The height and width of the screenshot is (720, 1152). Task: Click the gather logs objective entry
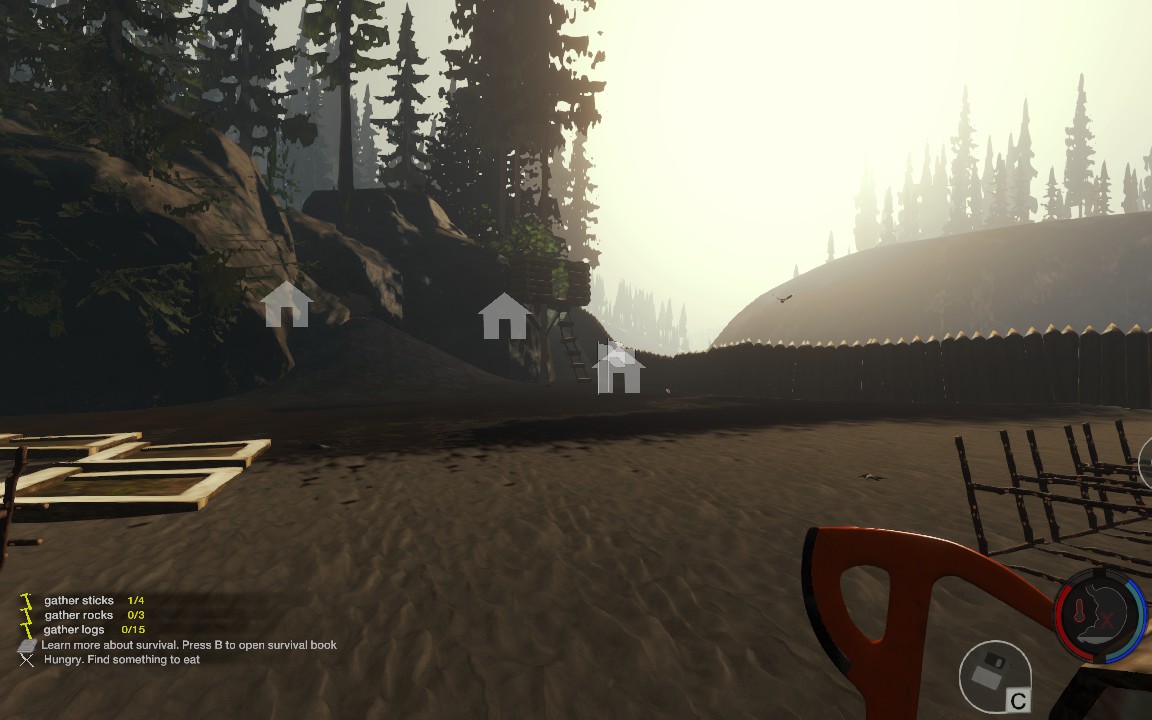(76, 630)
